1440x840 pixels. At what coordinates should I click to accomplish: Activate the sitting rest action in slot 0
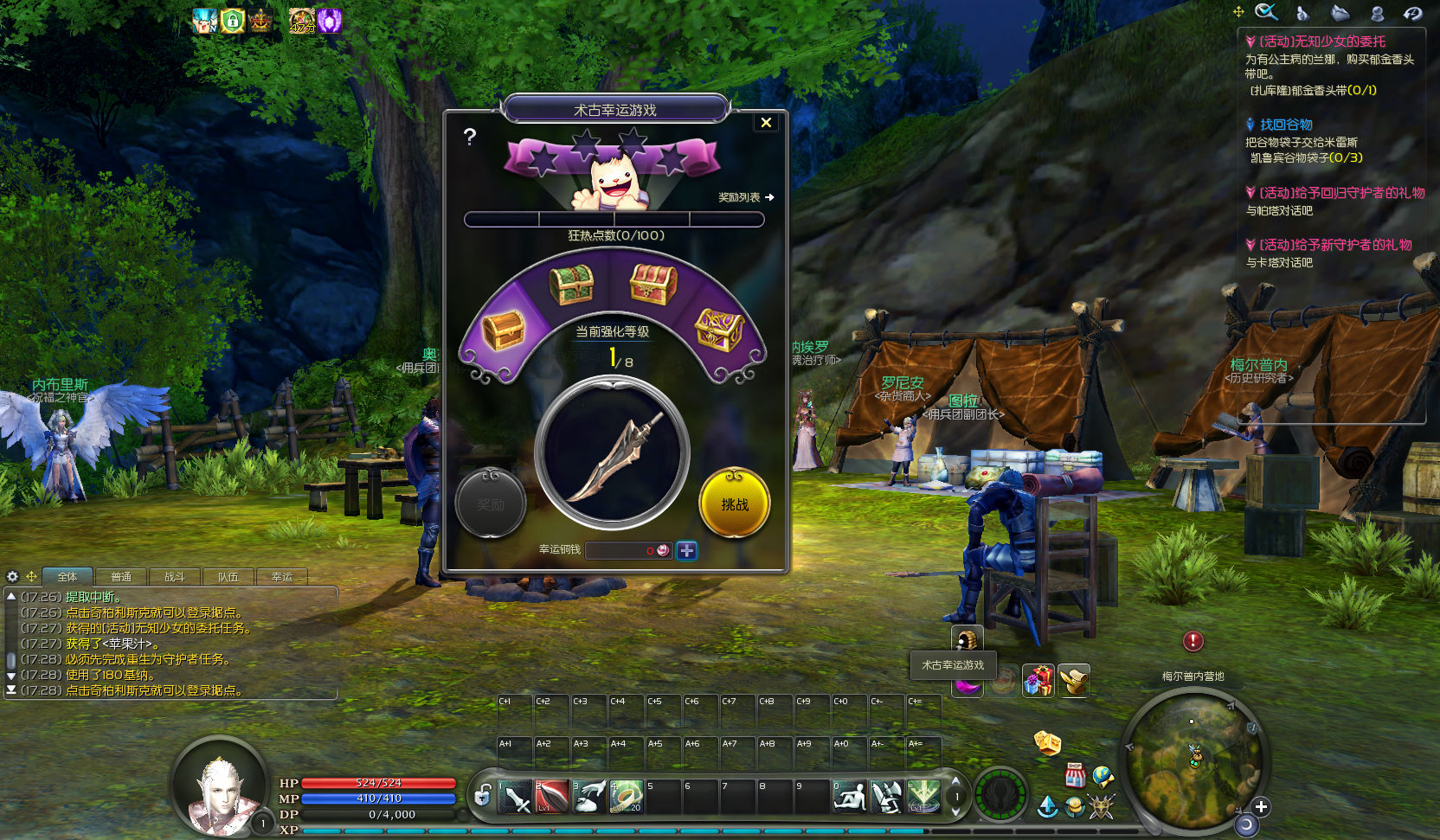[x=849, y=796]
